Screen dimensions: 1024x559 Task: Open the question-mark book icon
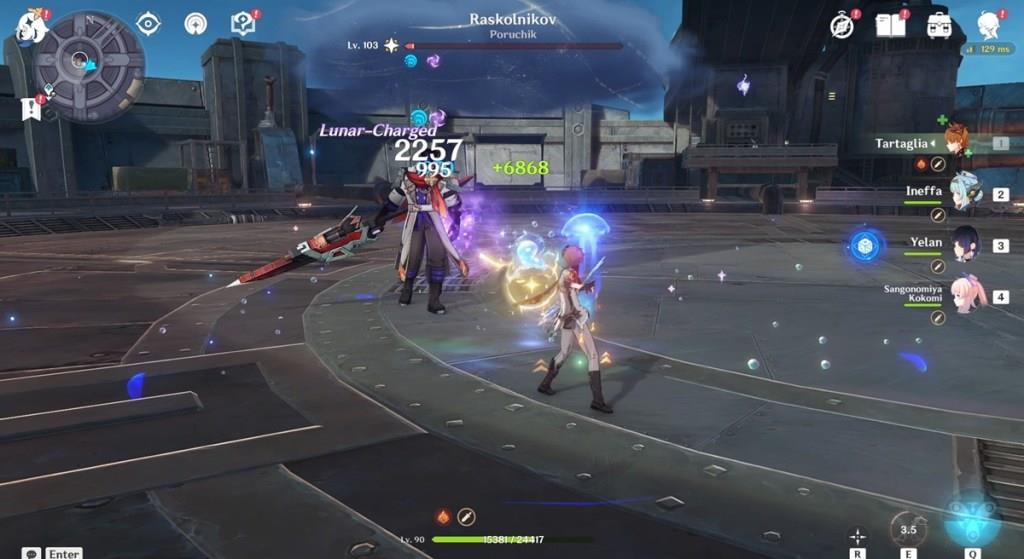tap(242, 22)
